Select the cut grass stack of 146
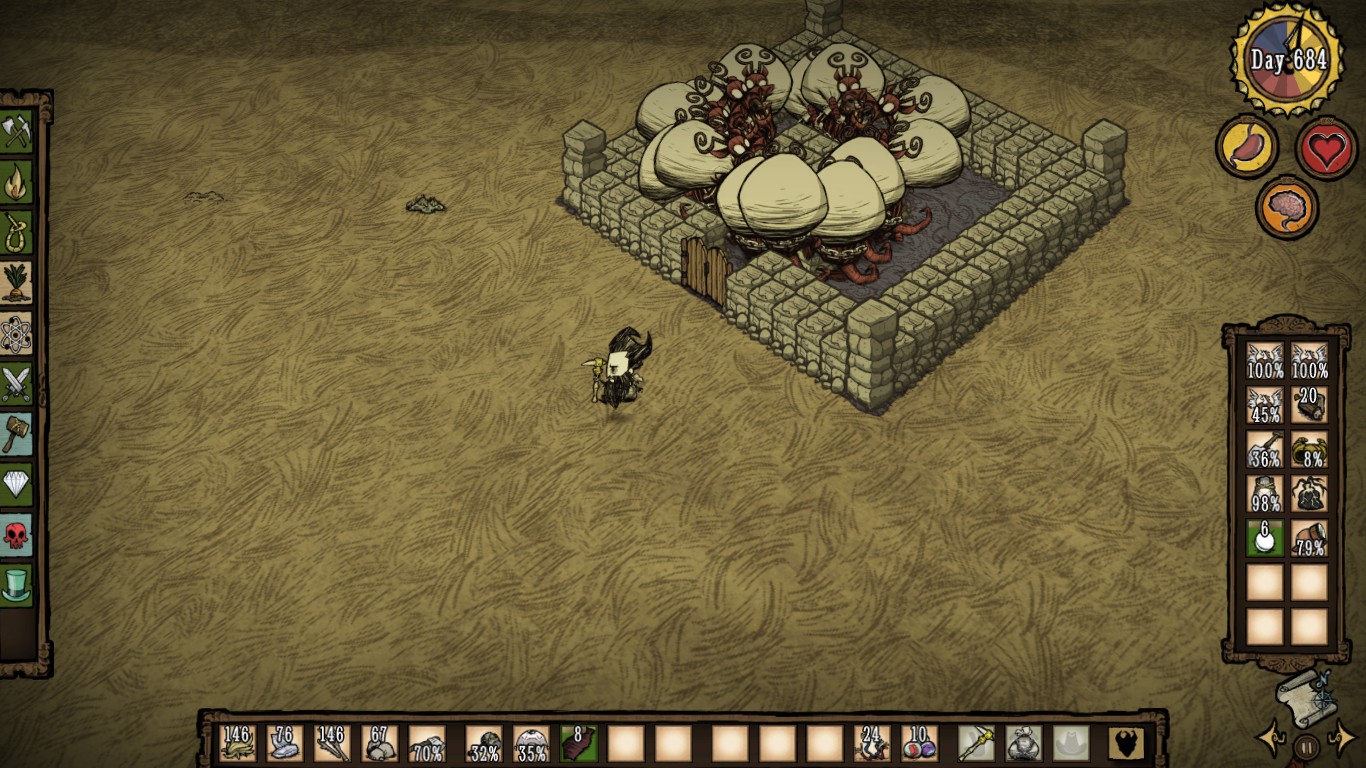1366x768 pixels. (x=238, y=744)
